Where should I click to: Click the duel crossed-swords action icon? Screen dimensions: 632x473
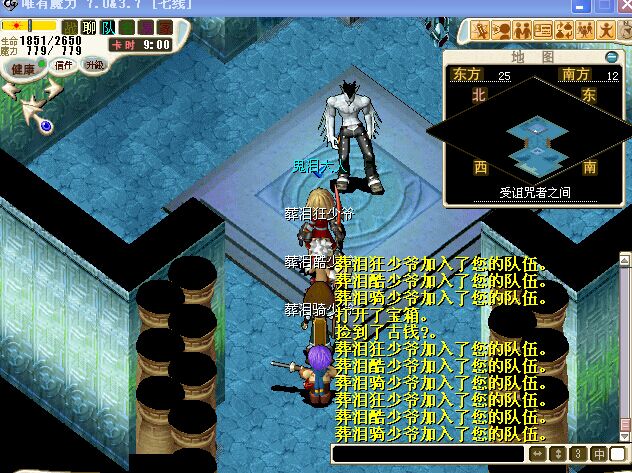click(482, 29)
